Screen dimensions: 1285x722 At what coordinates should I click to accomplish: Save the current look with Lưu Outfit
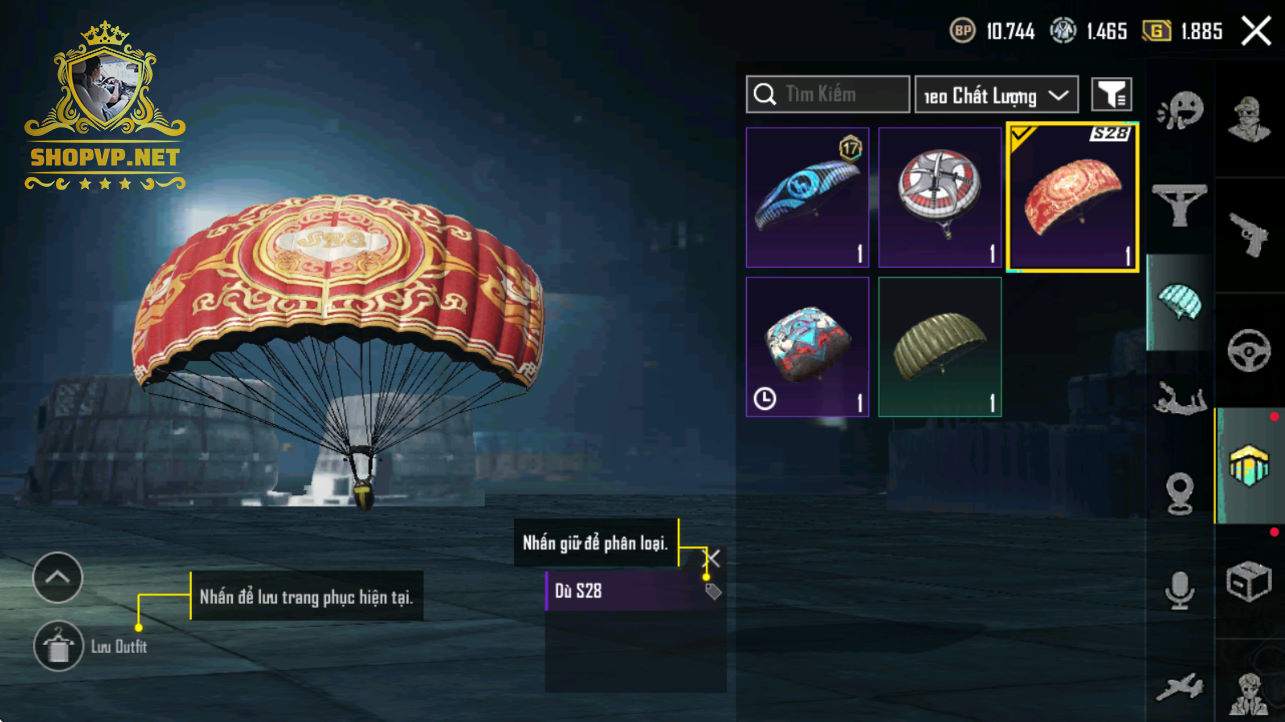pos(59,646)
